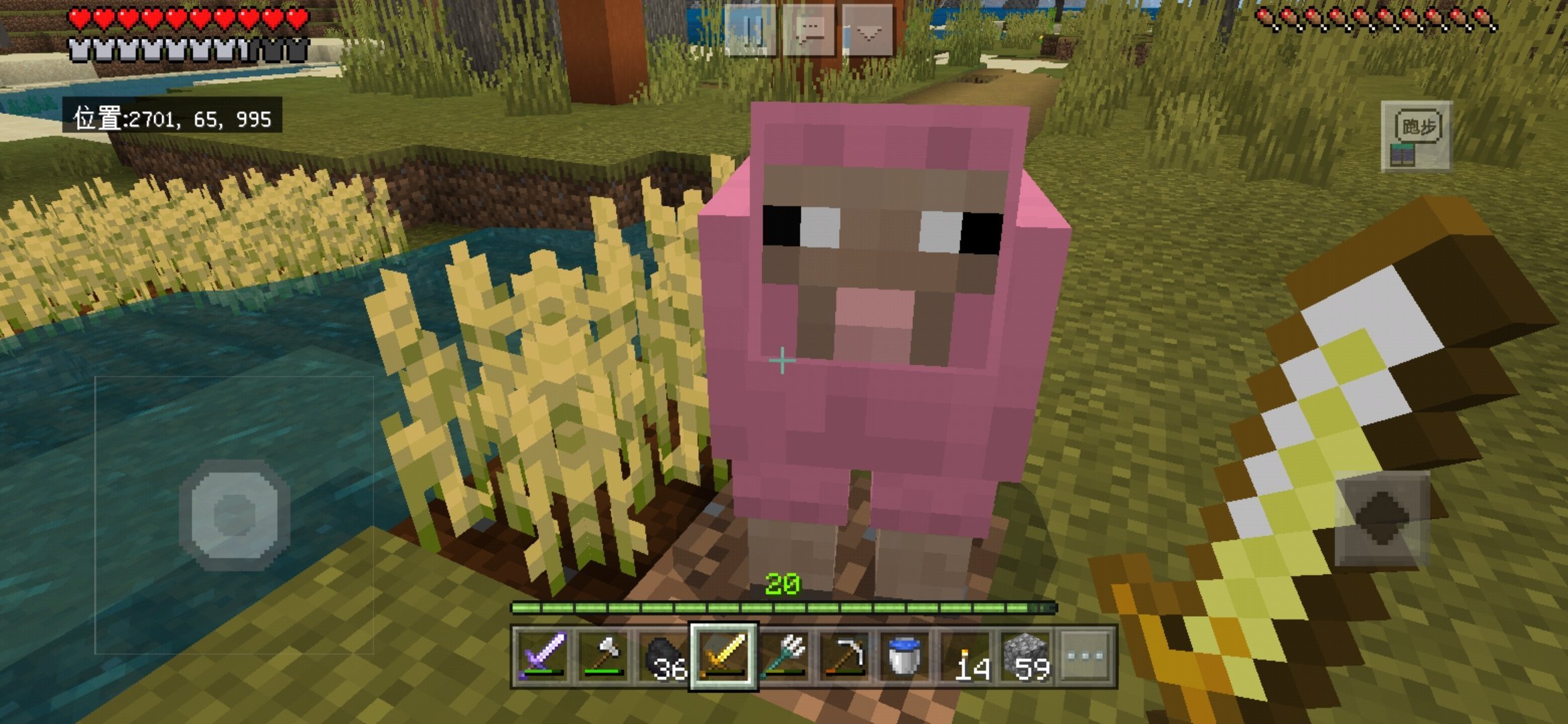Switch to the iron pickaxe slot
Image resolution: width=1568 pixels, height=724 pixels.
pos(844,656)
